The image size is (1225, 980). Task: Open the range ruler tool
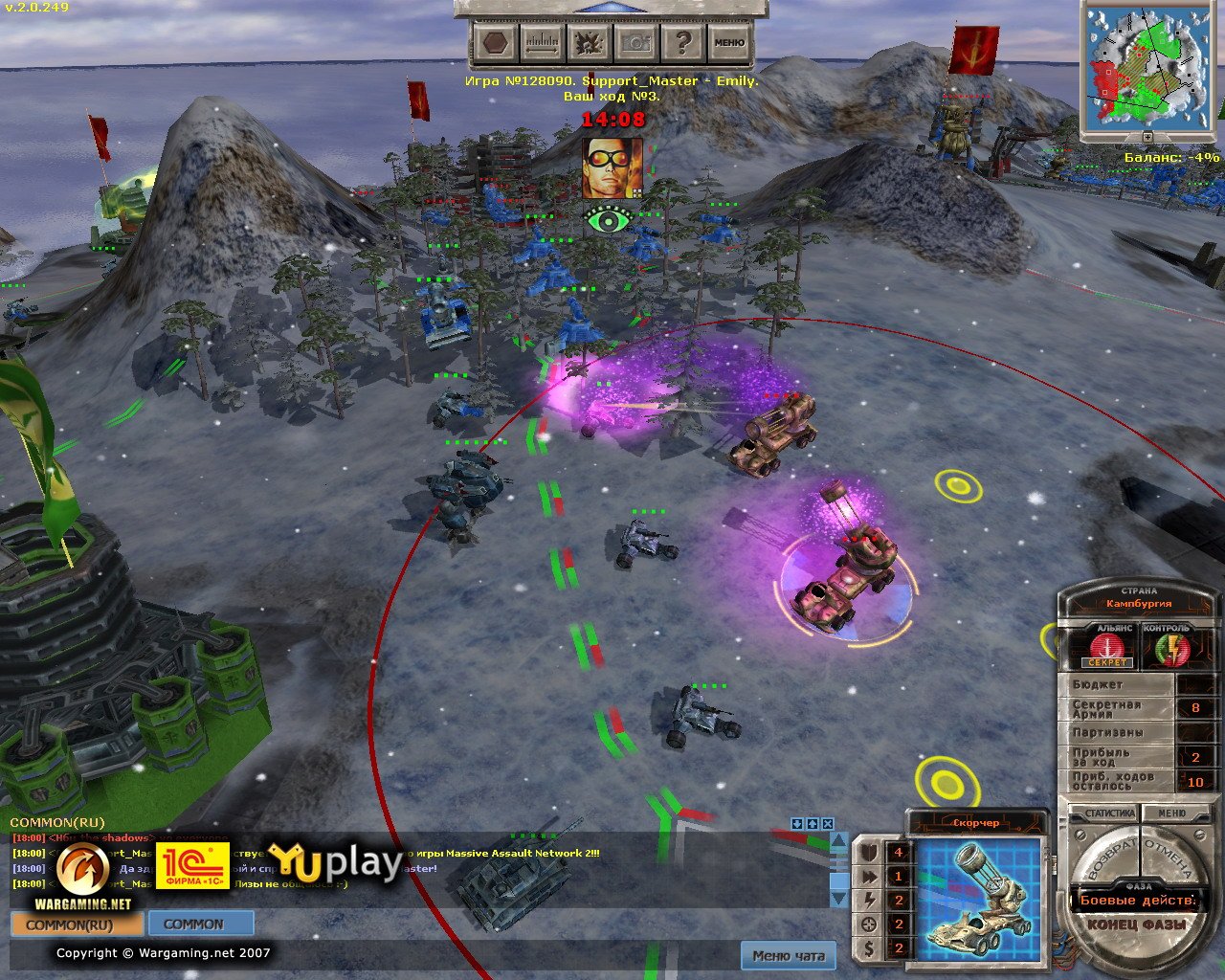point(541,42)
